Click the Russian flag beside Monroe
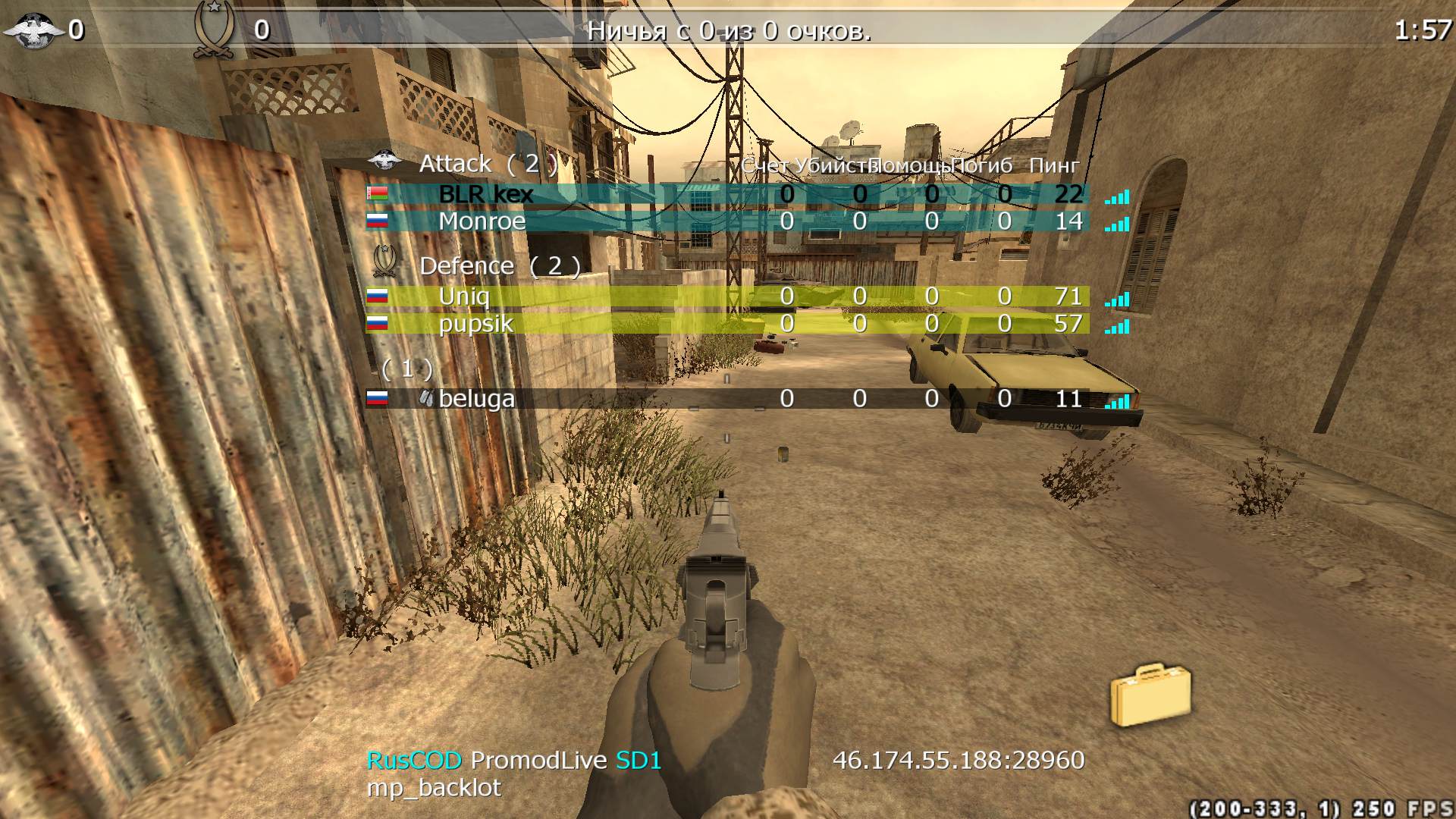 (376, 221)
